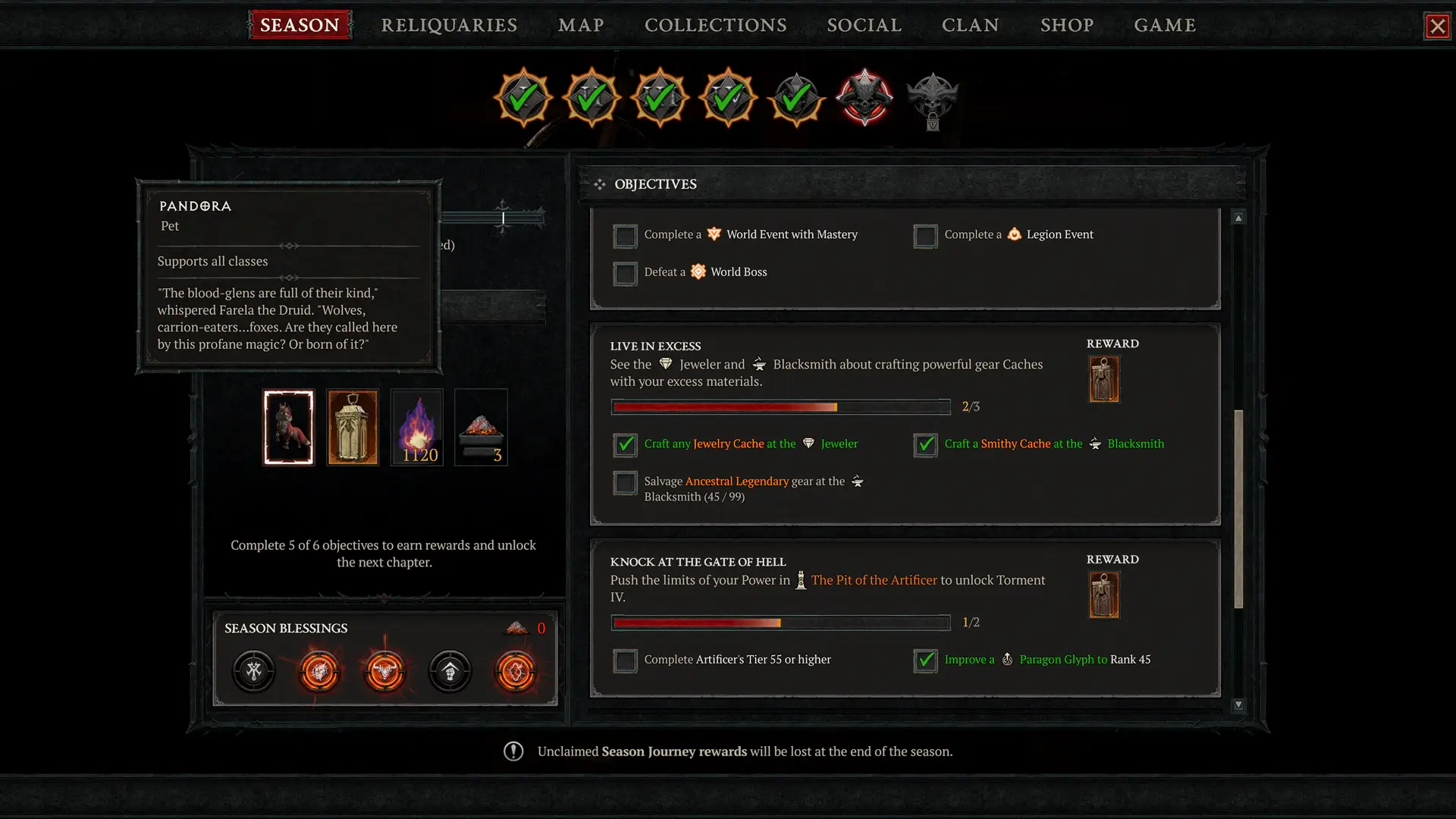Close the season journey window
The width and height of the screenshot is (1456, 819).
click(1437, 27)
